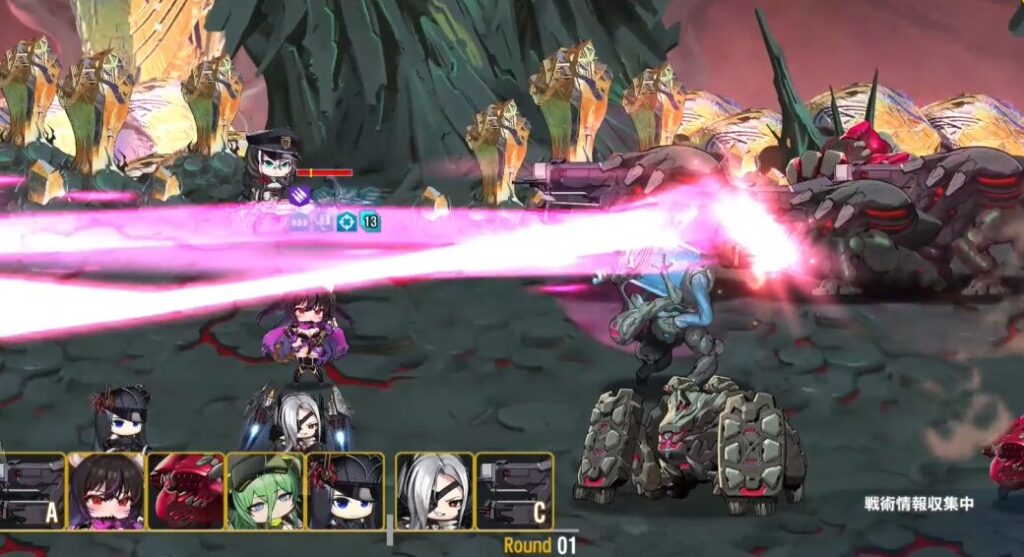Inspect the teal crosshair status icon
The width and height of the screenshot is (1024, 557).
tap(346, 222)
